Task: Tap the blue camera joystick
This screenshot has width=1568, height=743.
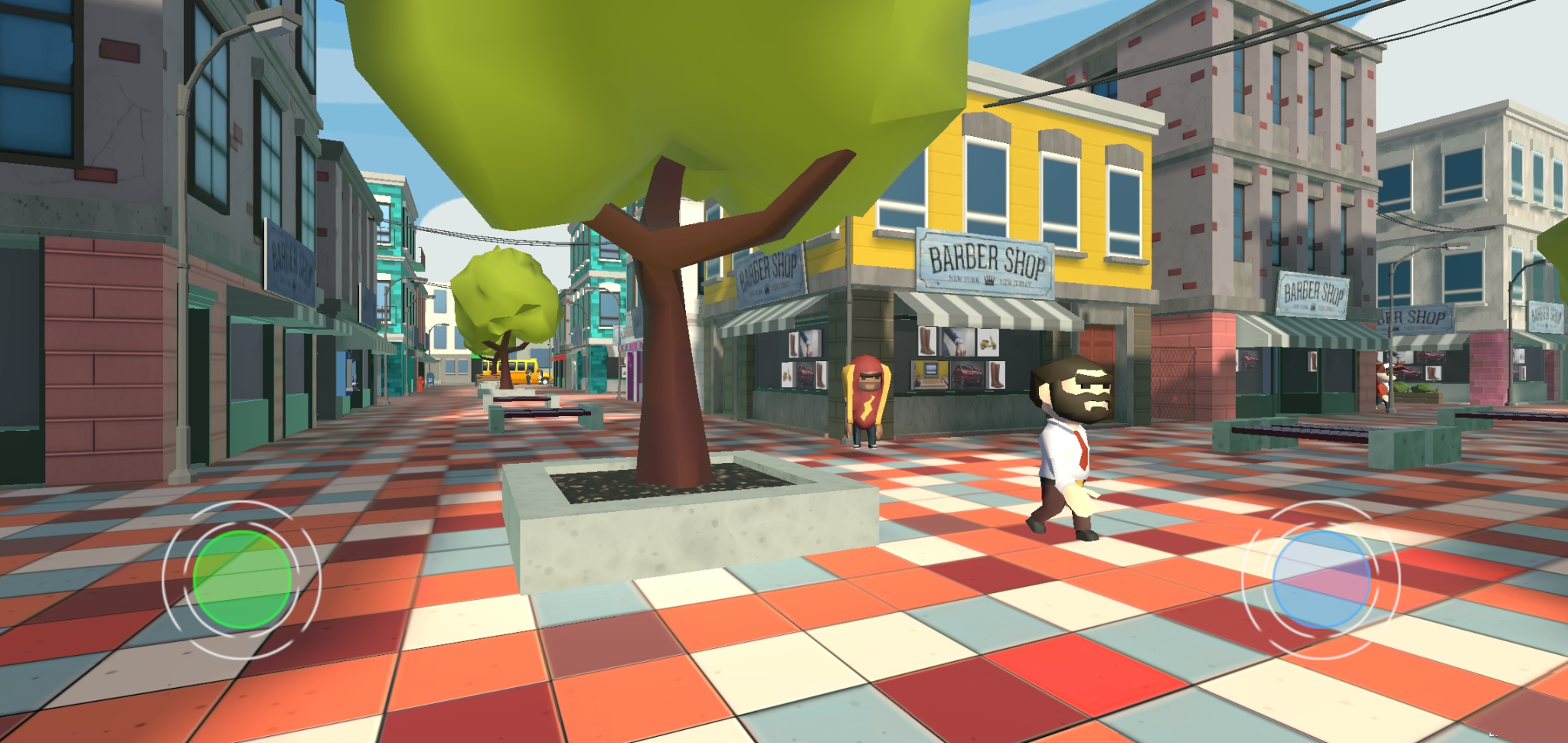Action: pos(1321,580)
